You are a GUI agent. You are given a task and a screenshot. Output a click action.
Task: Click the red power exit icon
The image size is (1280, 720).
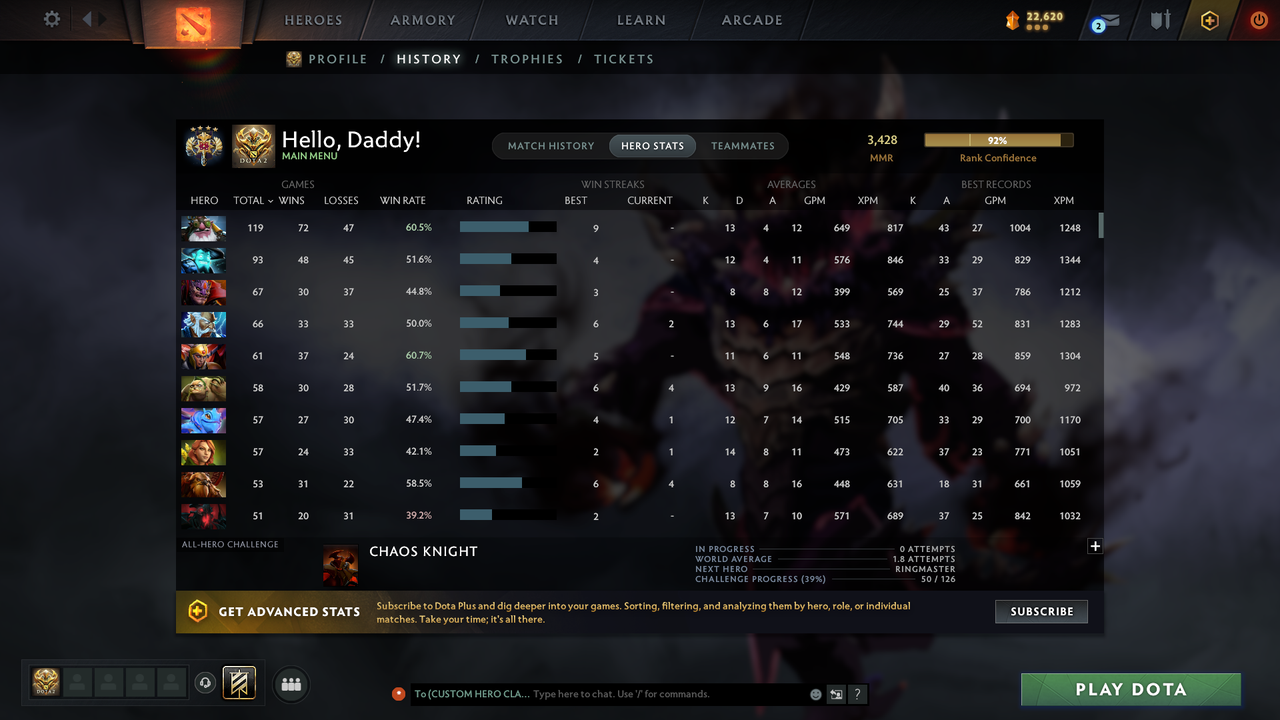[1258, 19]
